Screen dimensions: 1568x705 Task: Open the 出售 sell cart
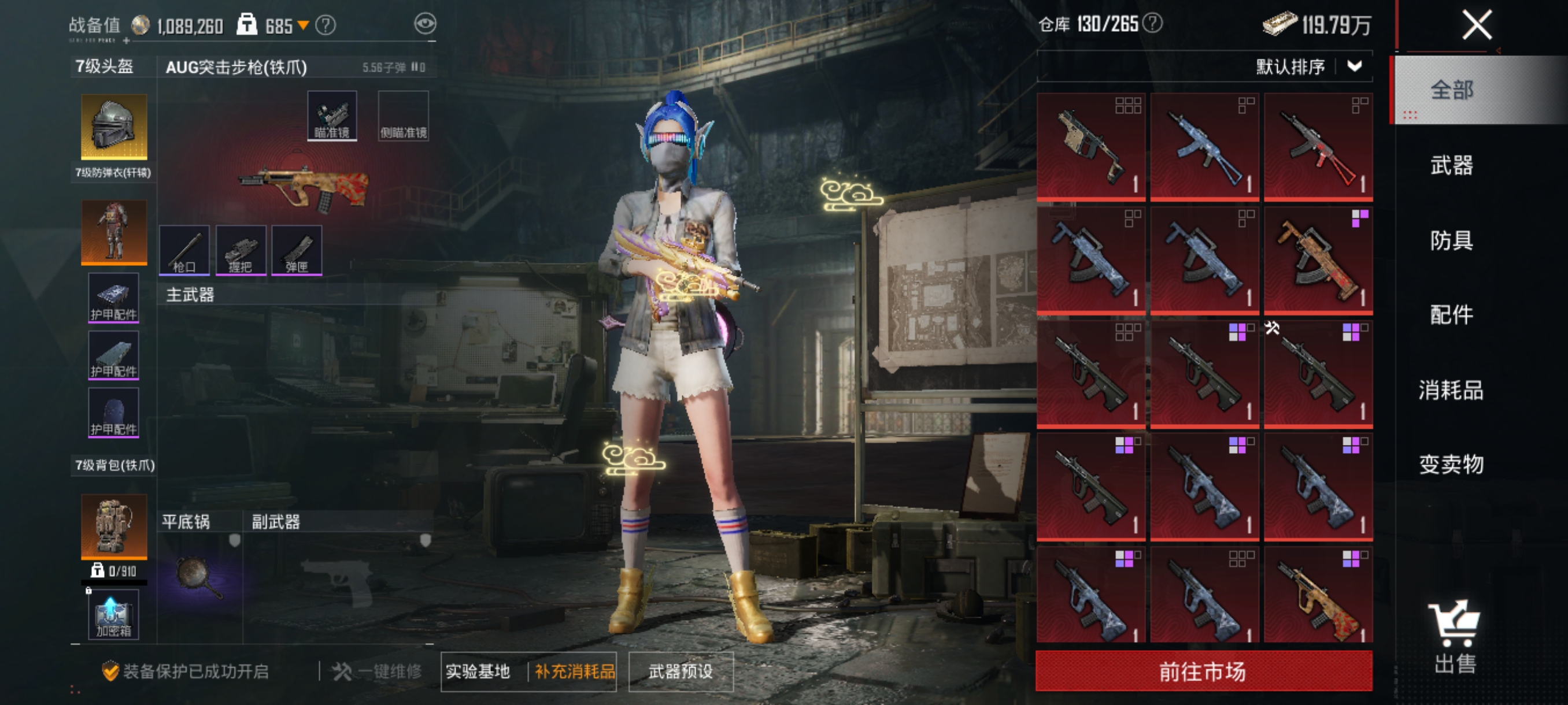pos(1455,637)
